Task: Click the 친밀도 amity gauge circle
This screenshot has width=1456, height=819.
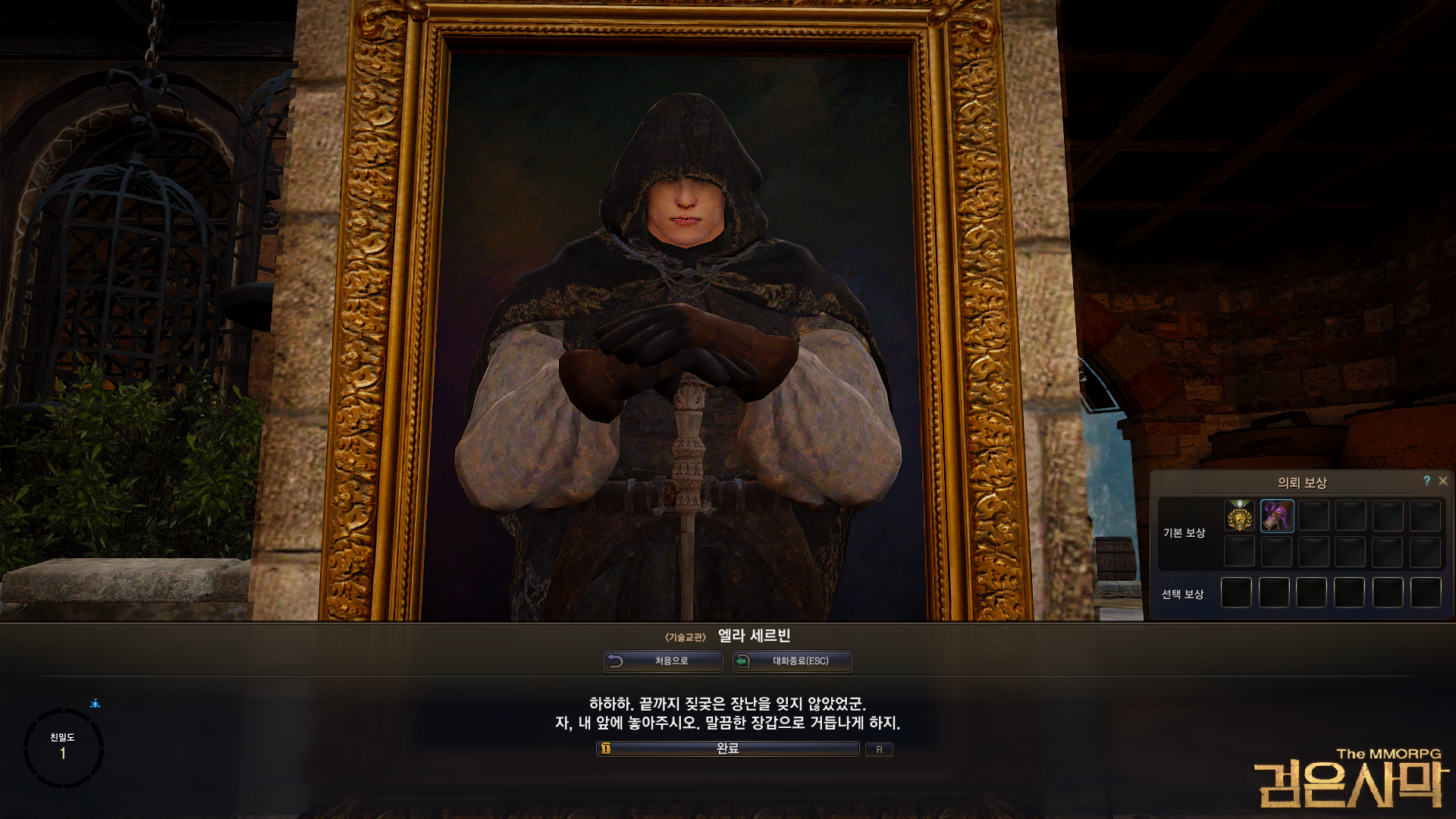Action: [x=64, y=748]
